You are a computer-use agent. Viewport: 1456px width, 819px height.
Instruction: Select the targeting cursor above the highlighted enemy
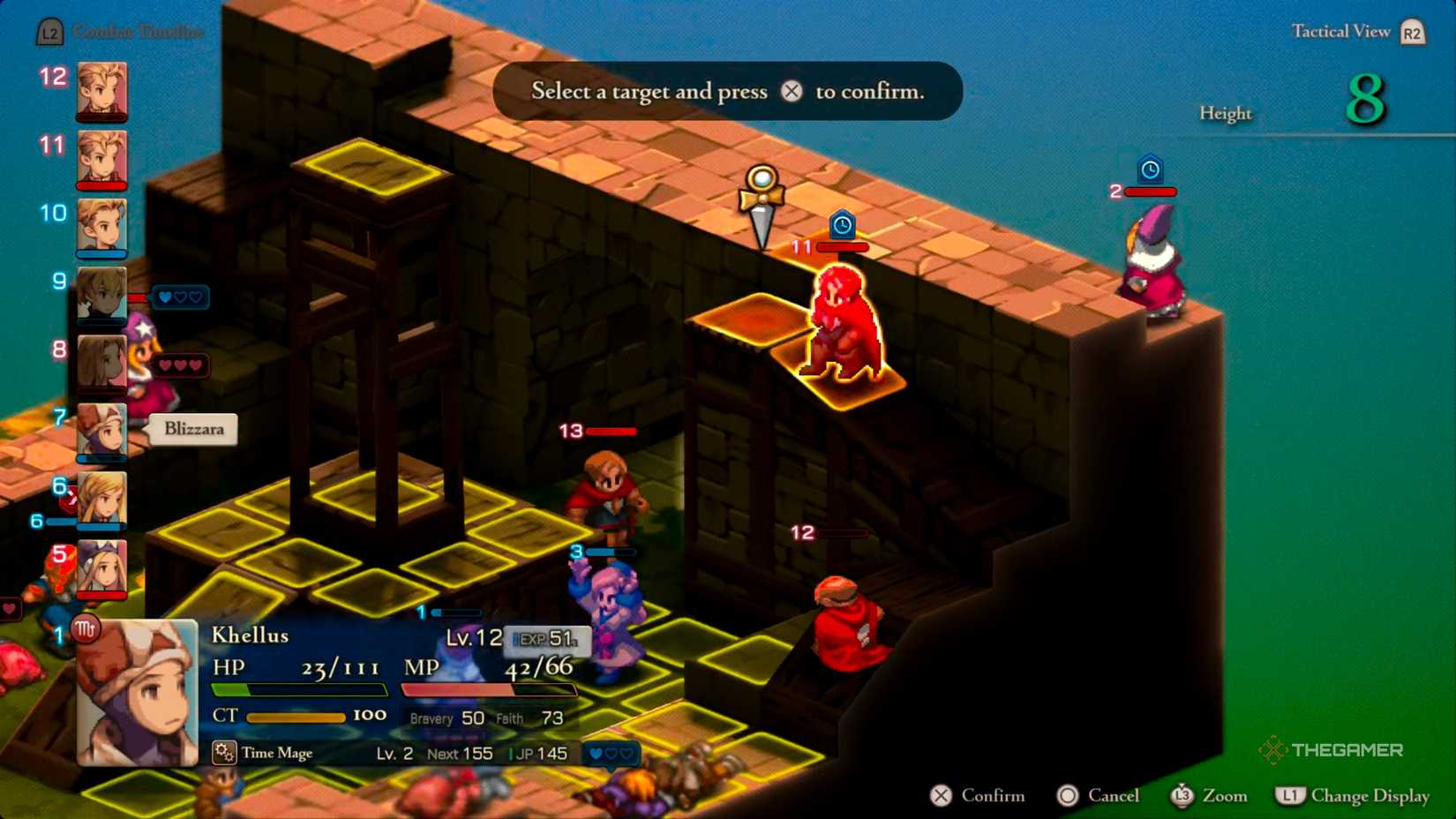[761, 190]
